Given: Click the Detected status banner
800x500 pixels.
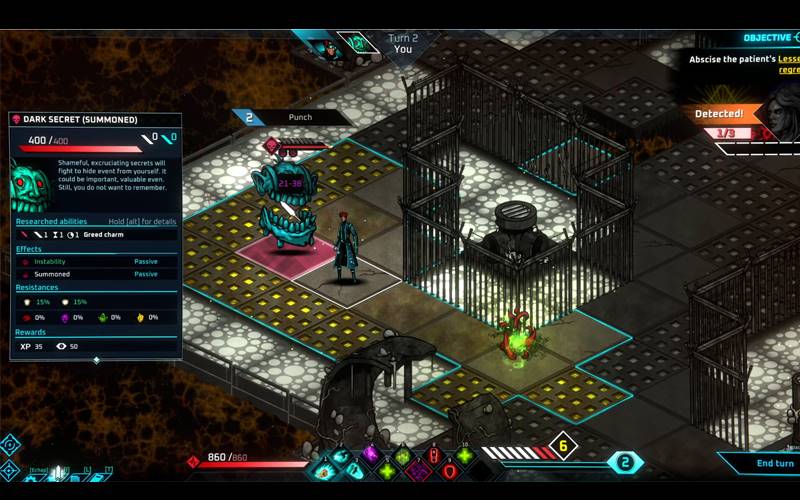Looking at the screenshot, I should (x=719, y=114).
